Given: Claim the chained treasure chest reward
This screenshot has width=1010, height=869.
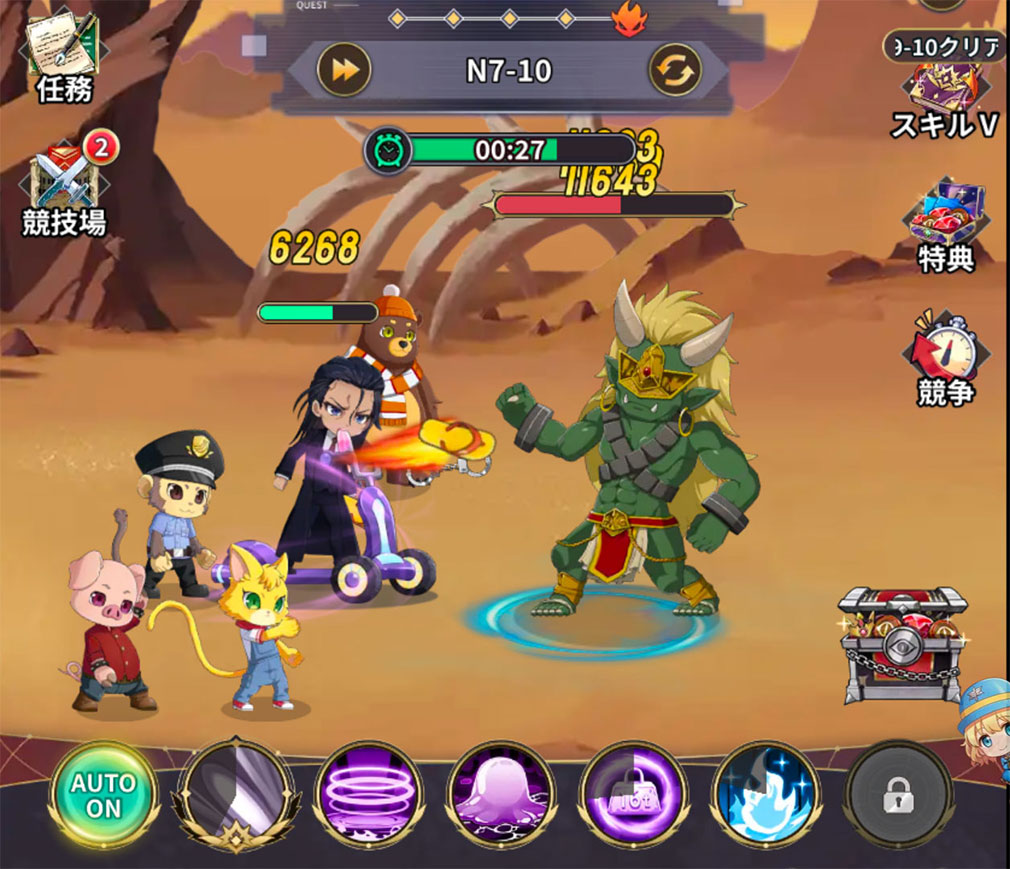Looking at the screenshot, I should (x=901, y=645).
